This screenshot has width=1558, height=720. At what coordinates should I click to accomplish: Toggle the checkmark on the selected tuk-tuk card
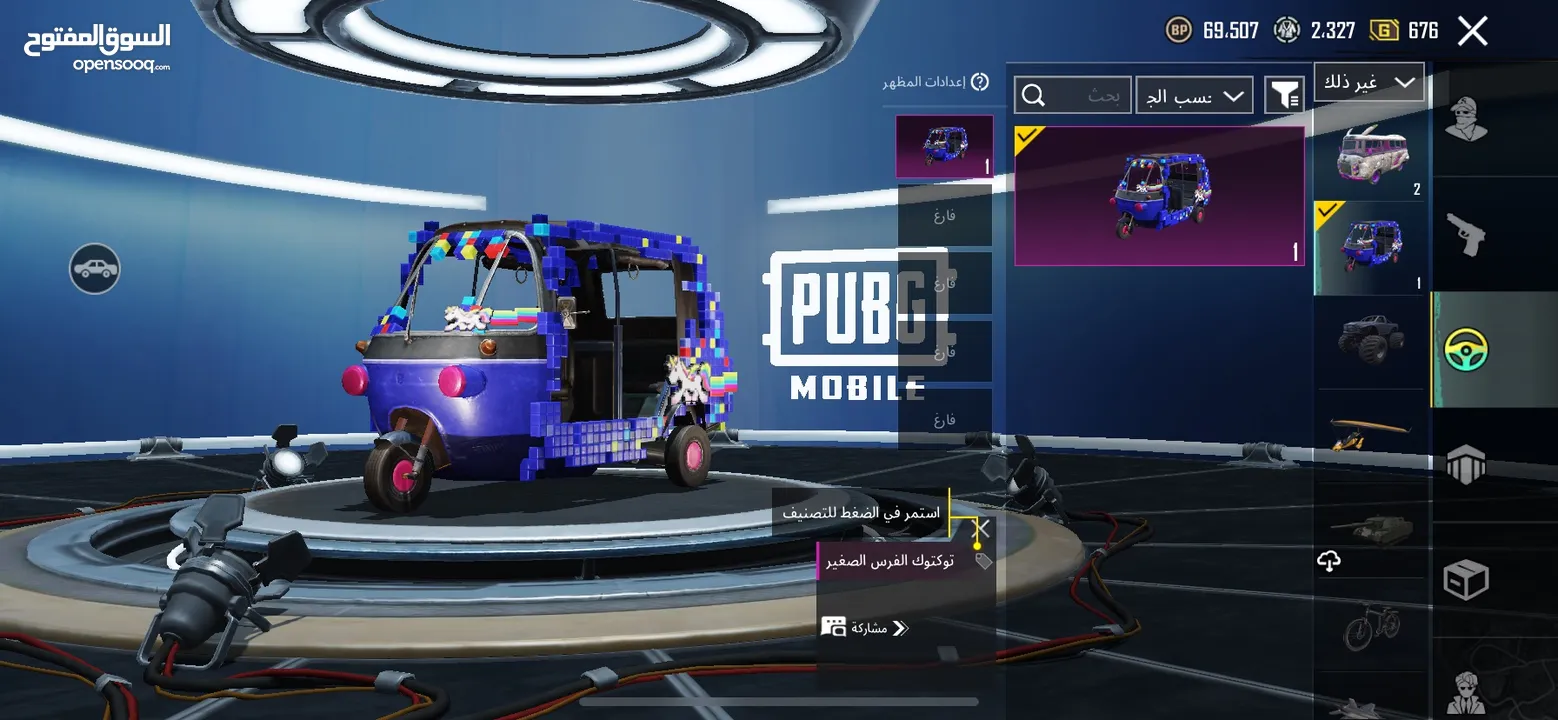click(x=1027, y=138)
